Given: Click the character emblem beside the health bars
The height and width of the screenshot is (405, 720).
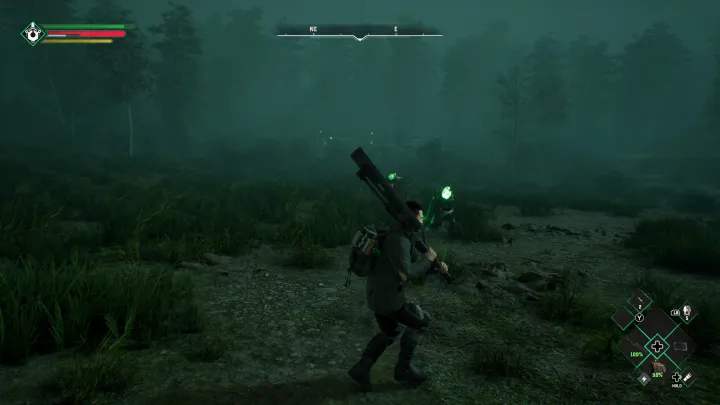Looking at the screenshot, I should click(34, 33).
